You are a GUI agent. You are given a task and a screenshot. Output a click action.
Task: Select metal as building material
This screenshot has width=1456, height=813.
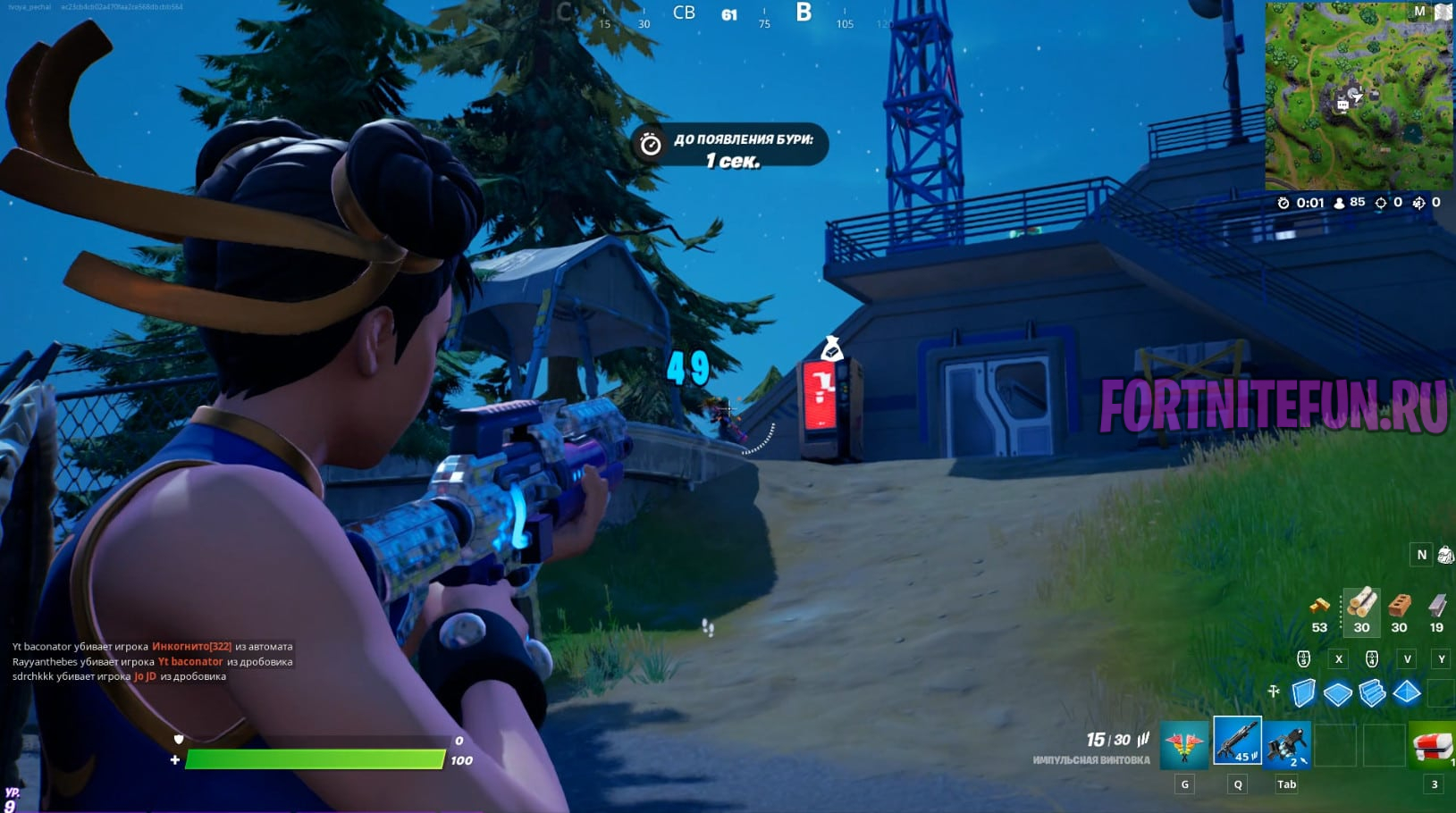click(1436, 606)
